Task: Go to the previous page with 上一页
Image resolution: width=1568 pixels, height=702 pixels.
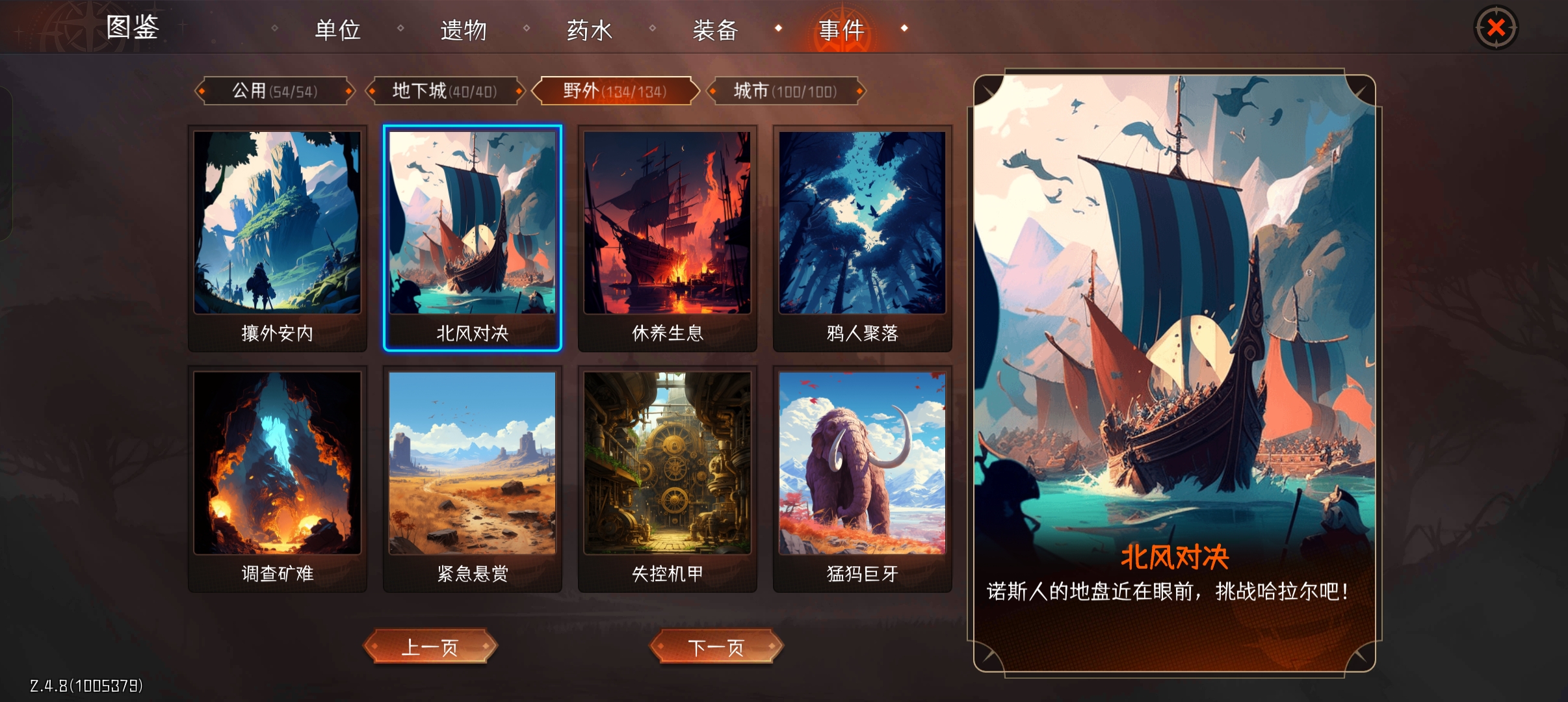Action: pyautogui.click(x=430, y=647)
